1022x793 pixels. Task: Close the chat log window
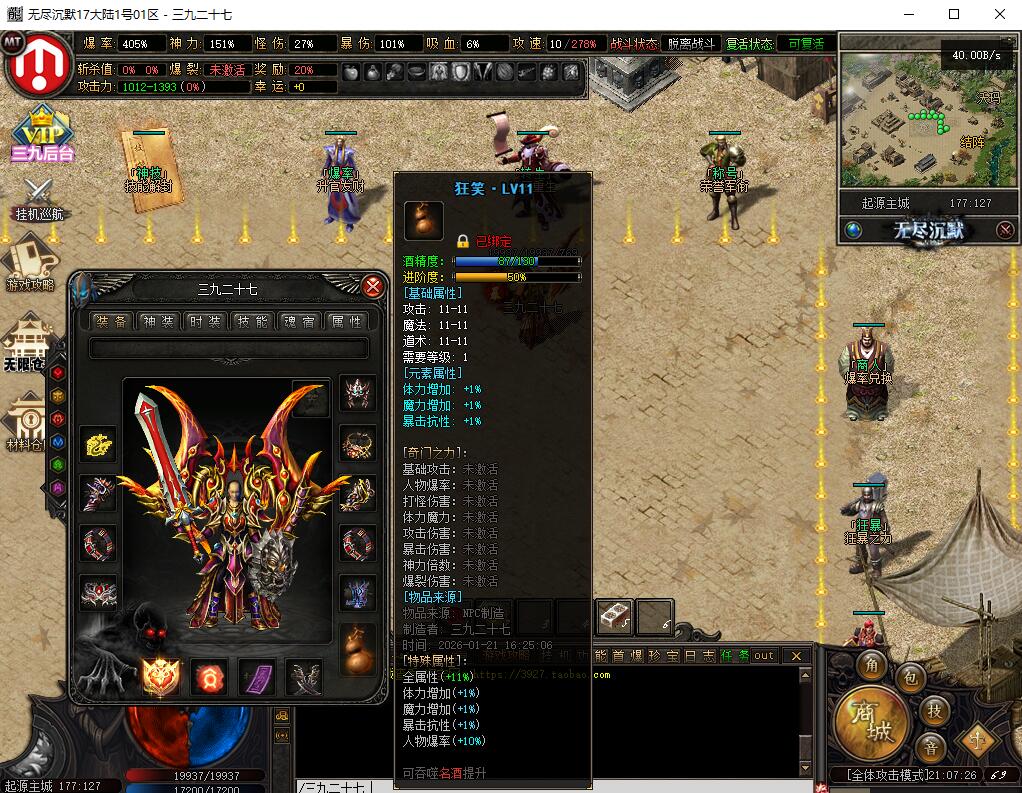pyautogui.click(x=796, y=656)
